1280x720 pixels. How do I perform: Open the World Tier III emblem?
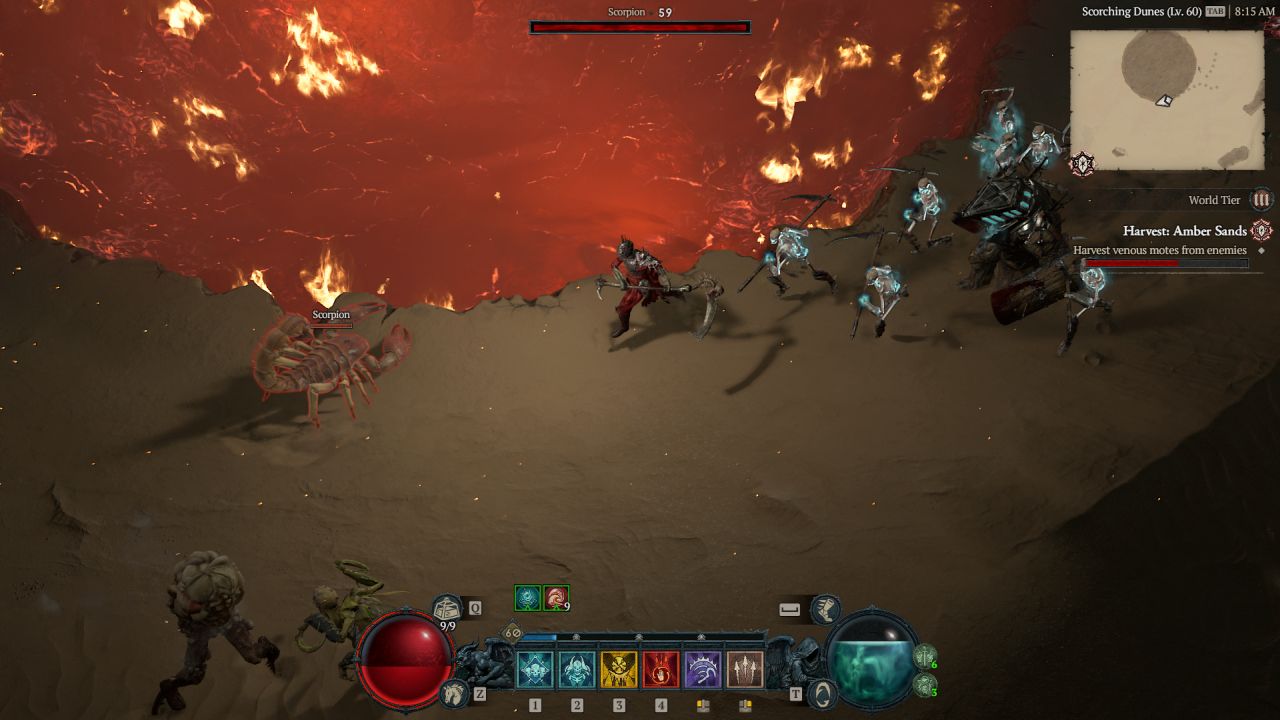1262,200
